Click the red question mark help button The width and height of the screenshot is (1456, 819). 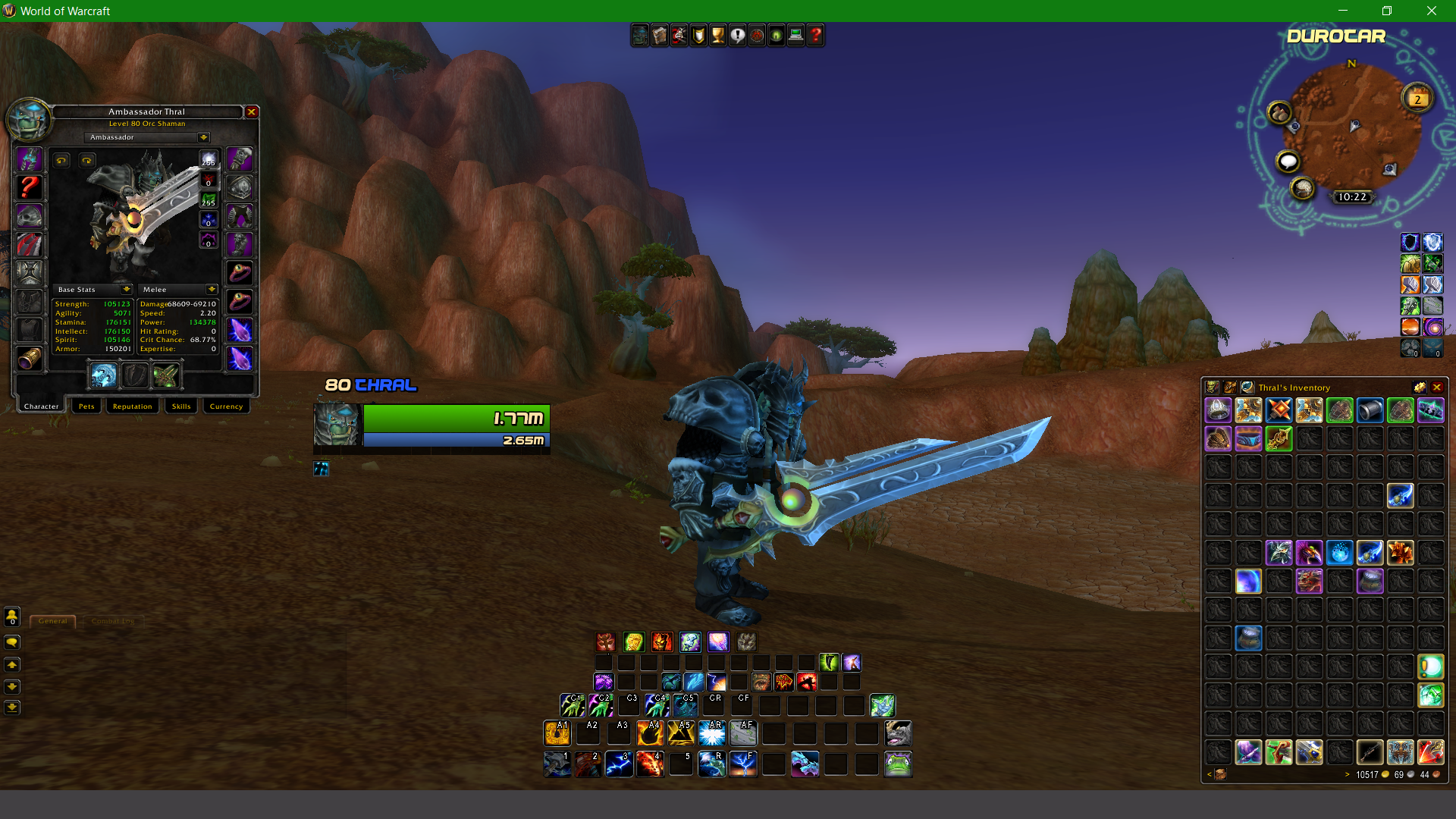[815, 36]
